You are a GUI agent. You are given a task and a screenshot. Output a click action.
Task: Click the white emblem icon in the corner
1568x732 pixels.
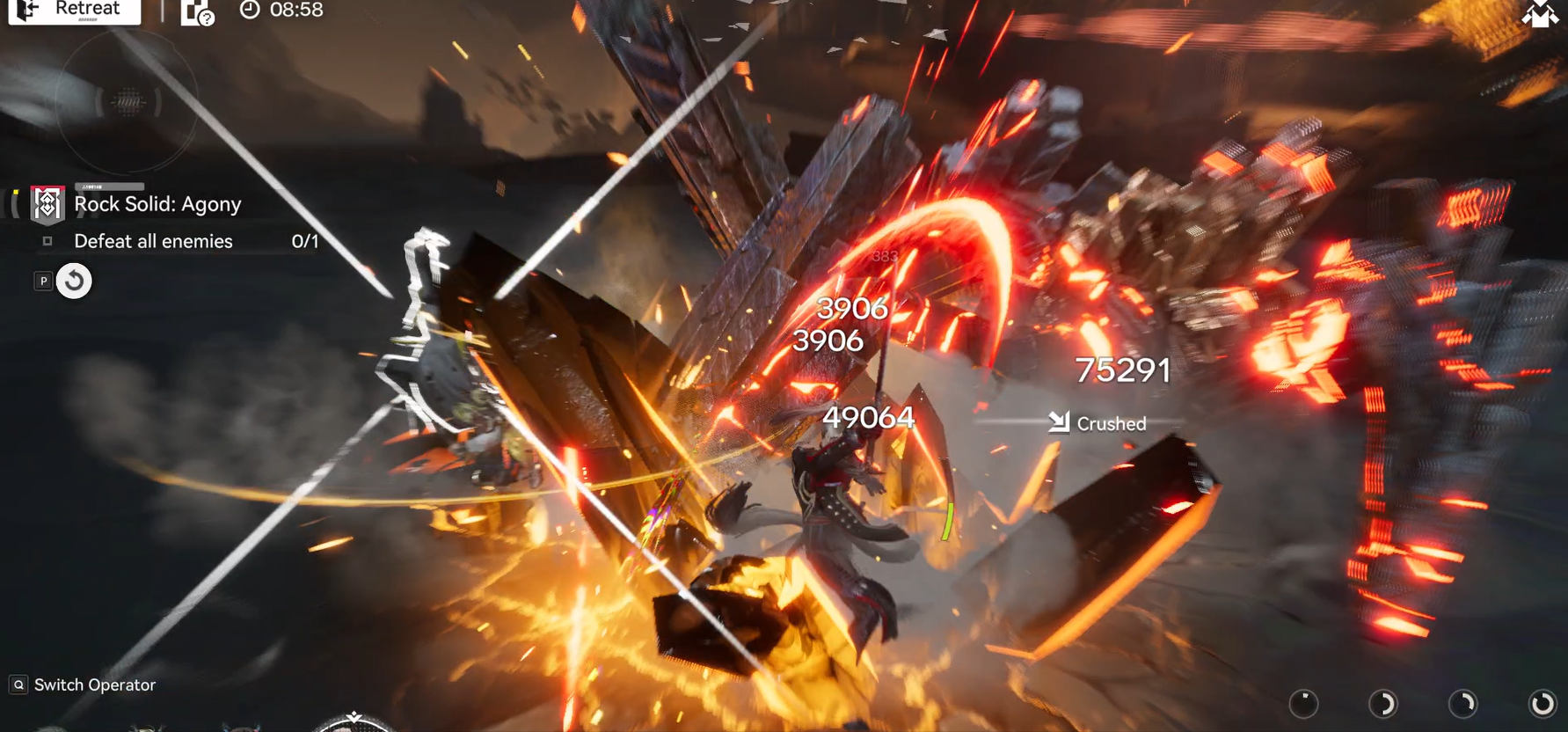[x=1540, y=13]
